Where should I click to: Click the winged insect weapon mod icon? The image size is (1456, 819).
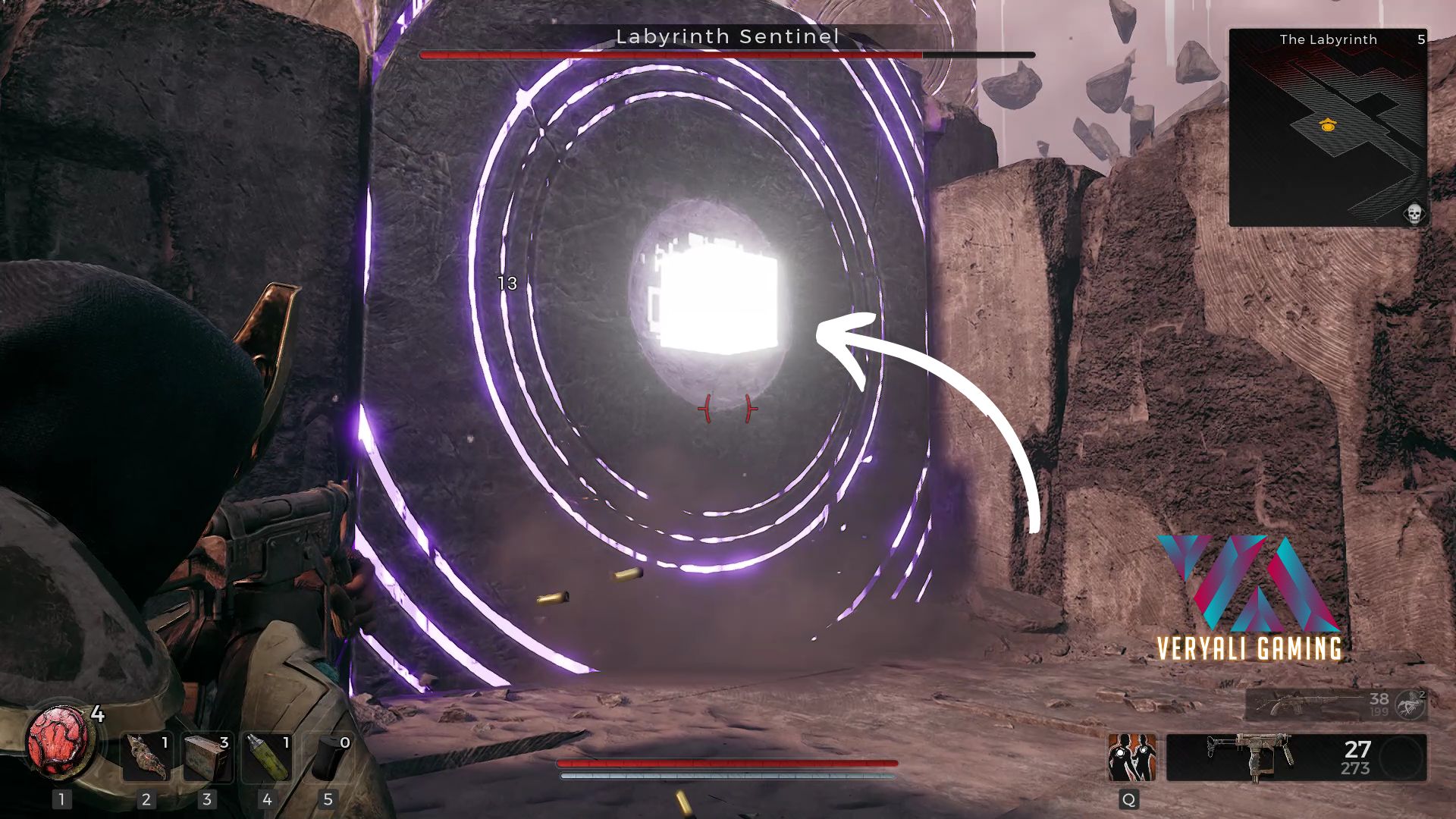click(1412, 704)
